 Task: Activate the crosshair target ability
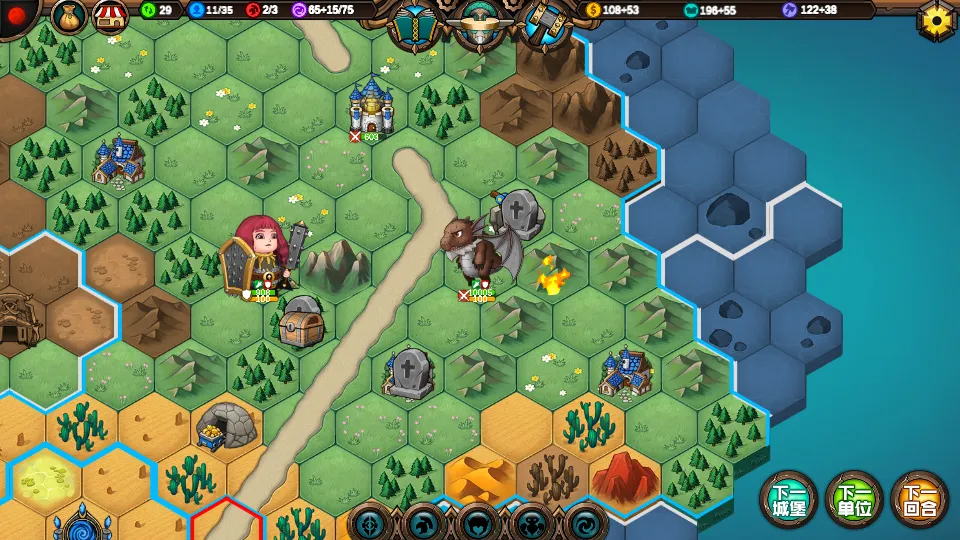[370, 523]
